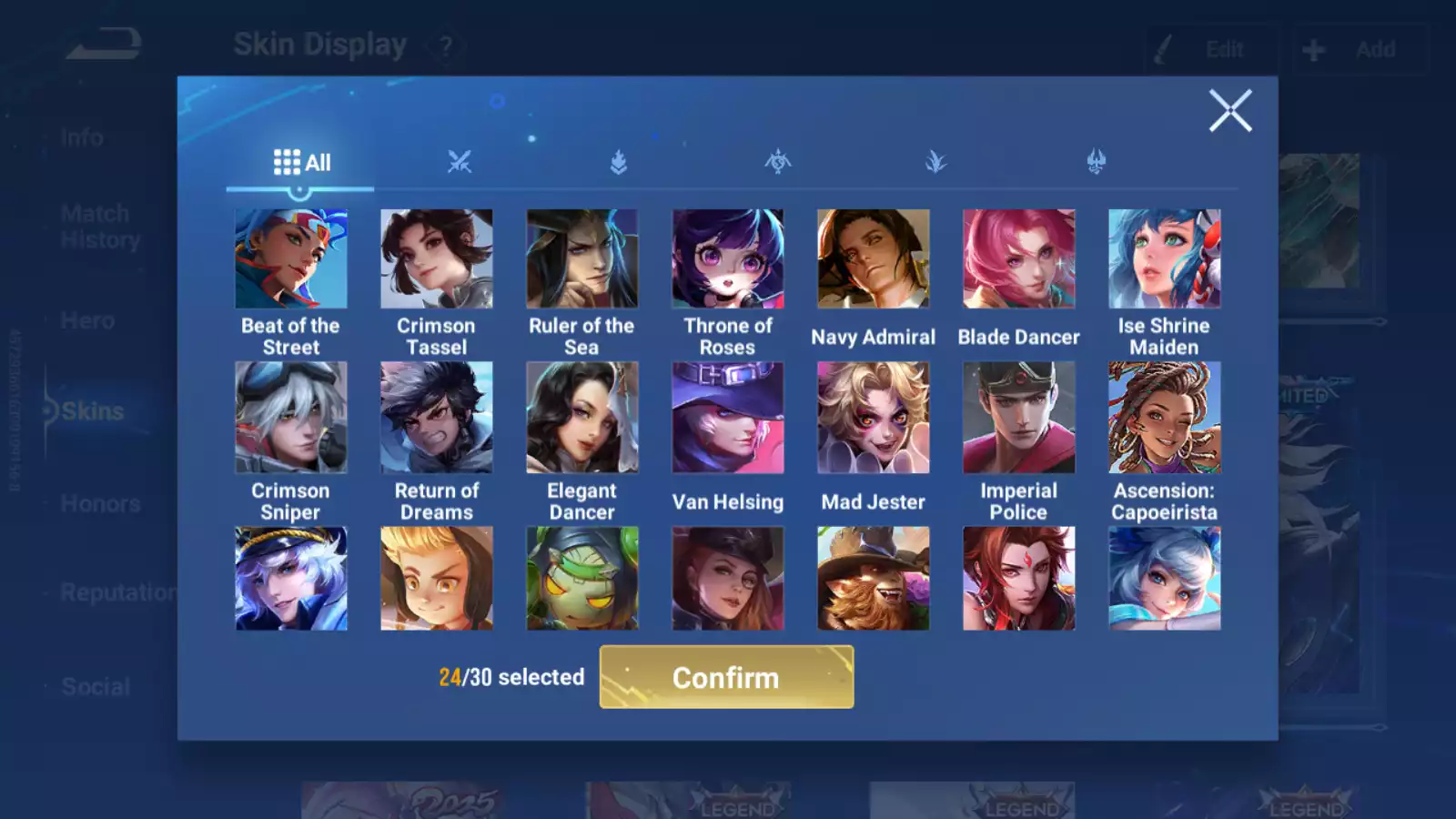This screenshot has width=1456, height=819.
Task: Pick the Ruler of the Sea skin
Action: (582, 259)
